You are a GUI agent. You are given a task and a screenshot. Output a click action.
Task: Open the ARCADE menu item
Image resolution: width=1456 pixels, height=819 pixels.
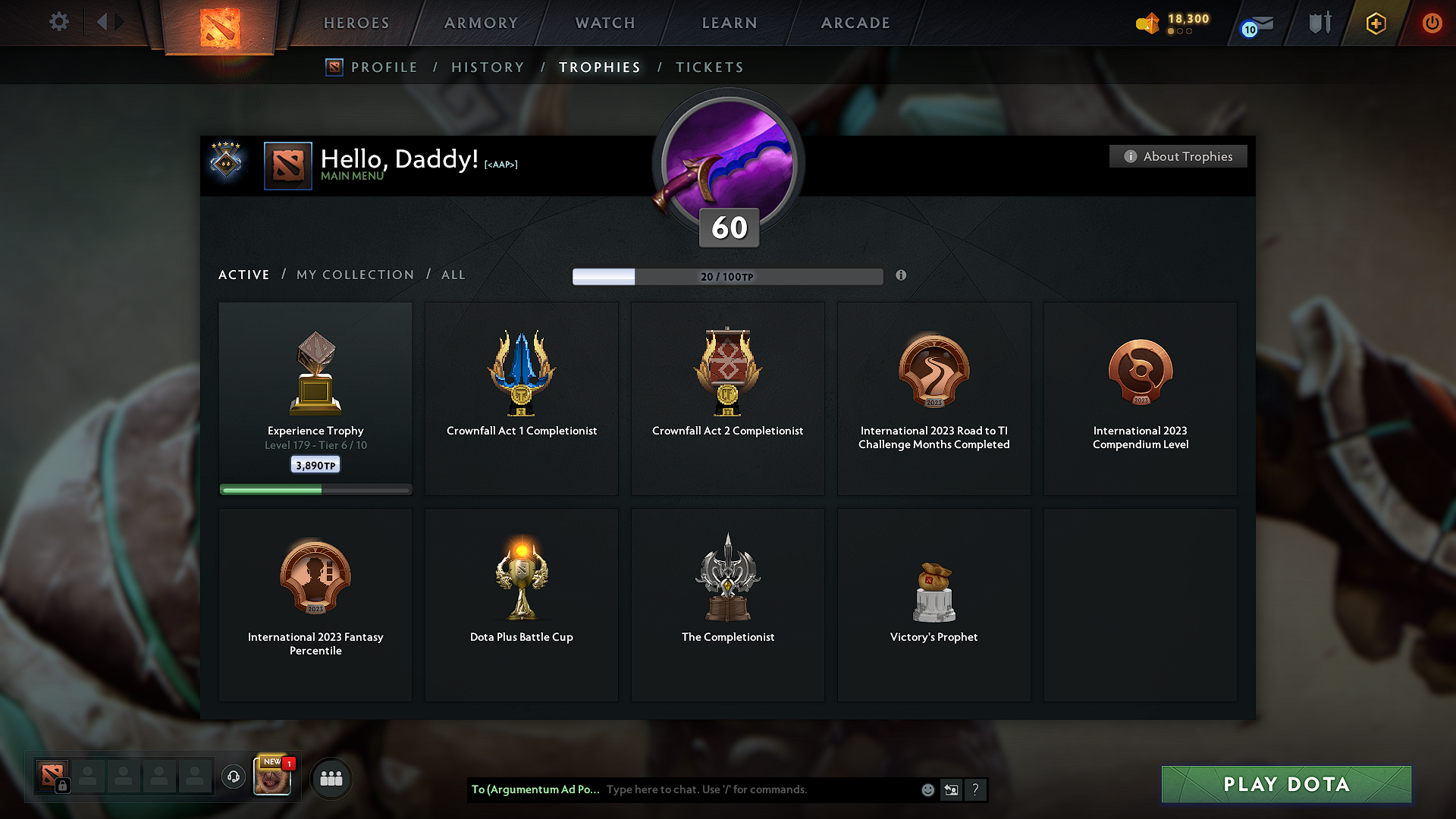coord(855,23)
